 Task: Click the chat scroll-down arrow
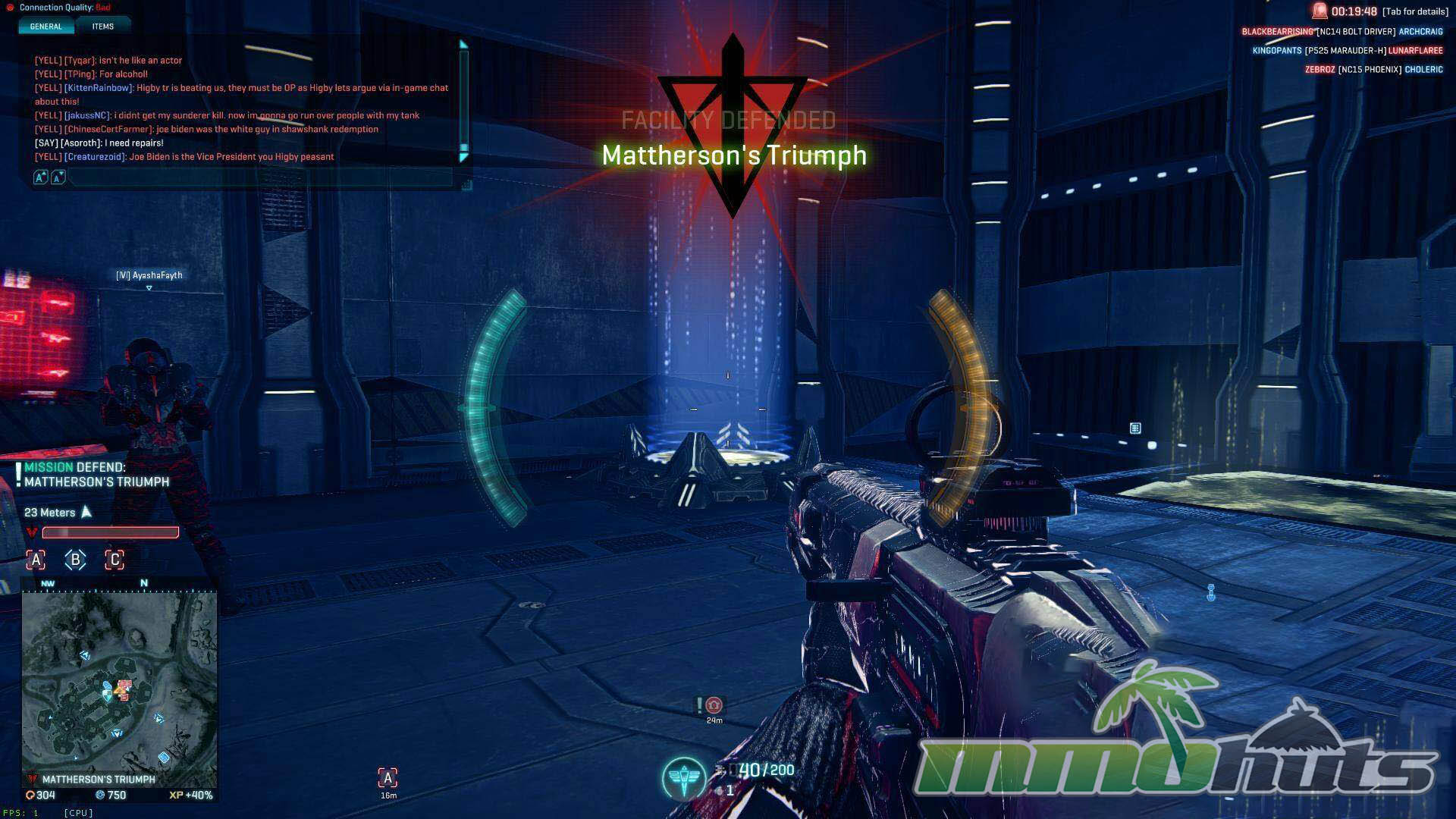[x=463, y=157]
